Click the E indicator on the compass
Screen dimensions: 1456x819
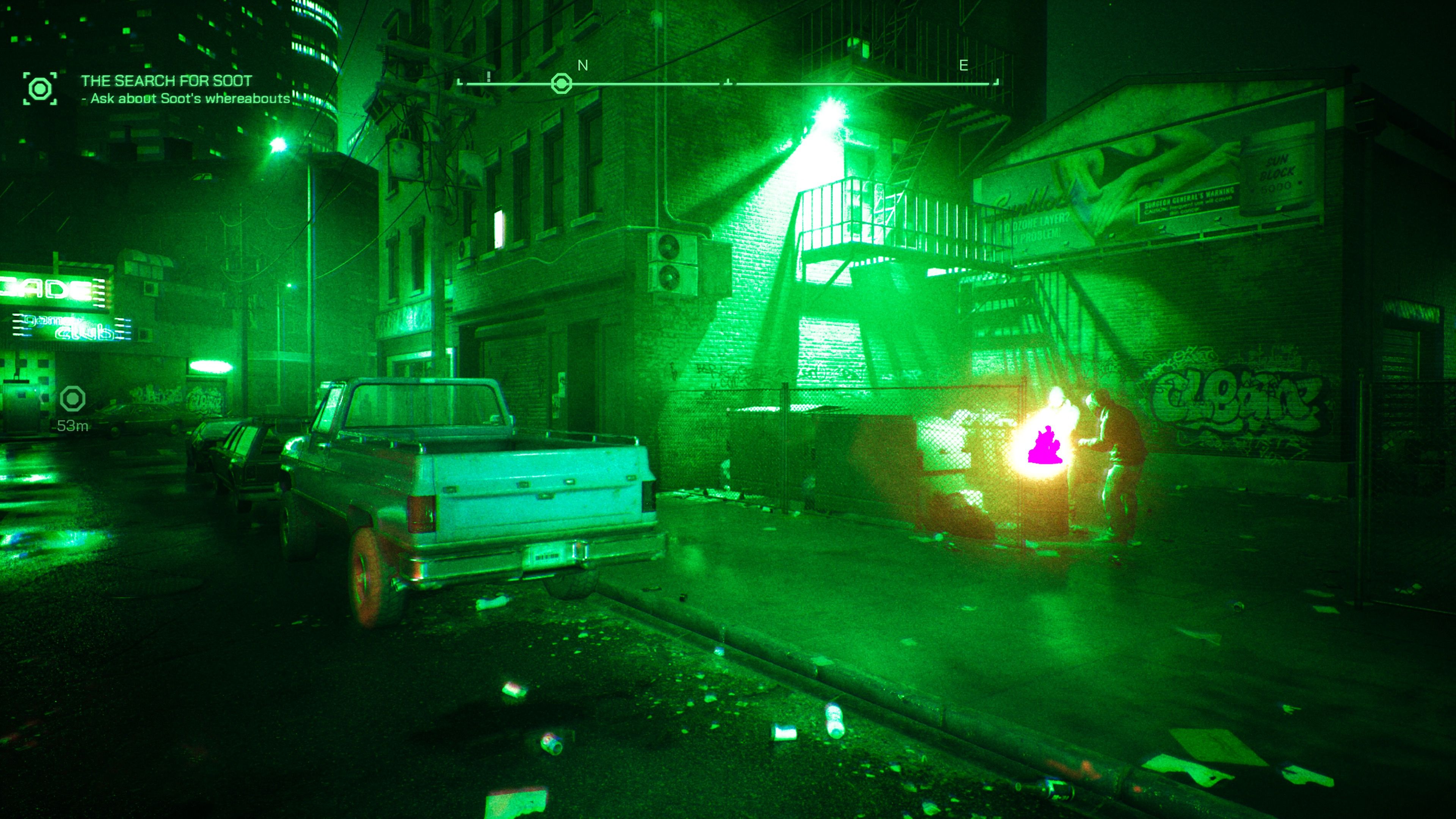[963, 66]
